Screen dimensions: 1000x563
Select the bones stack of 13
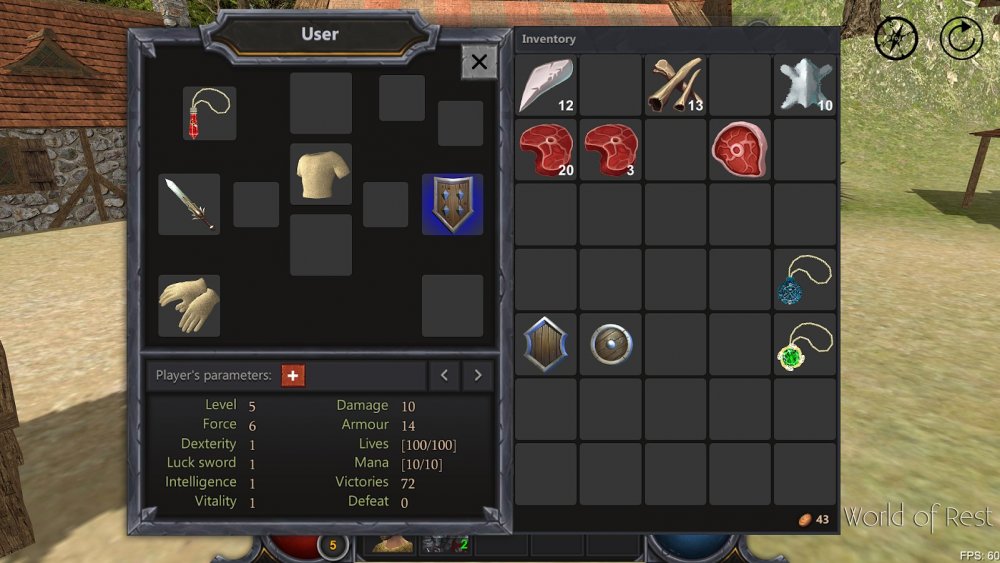coord(675,85)
